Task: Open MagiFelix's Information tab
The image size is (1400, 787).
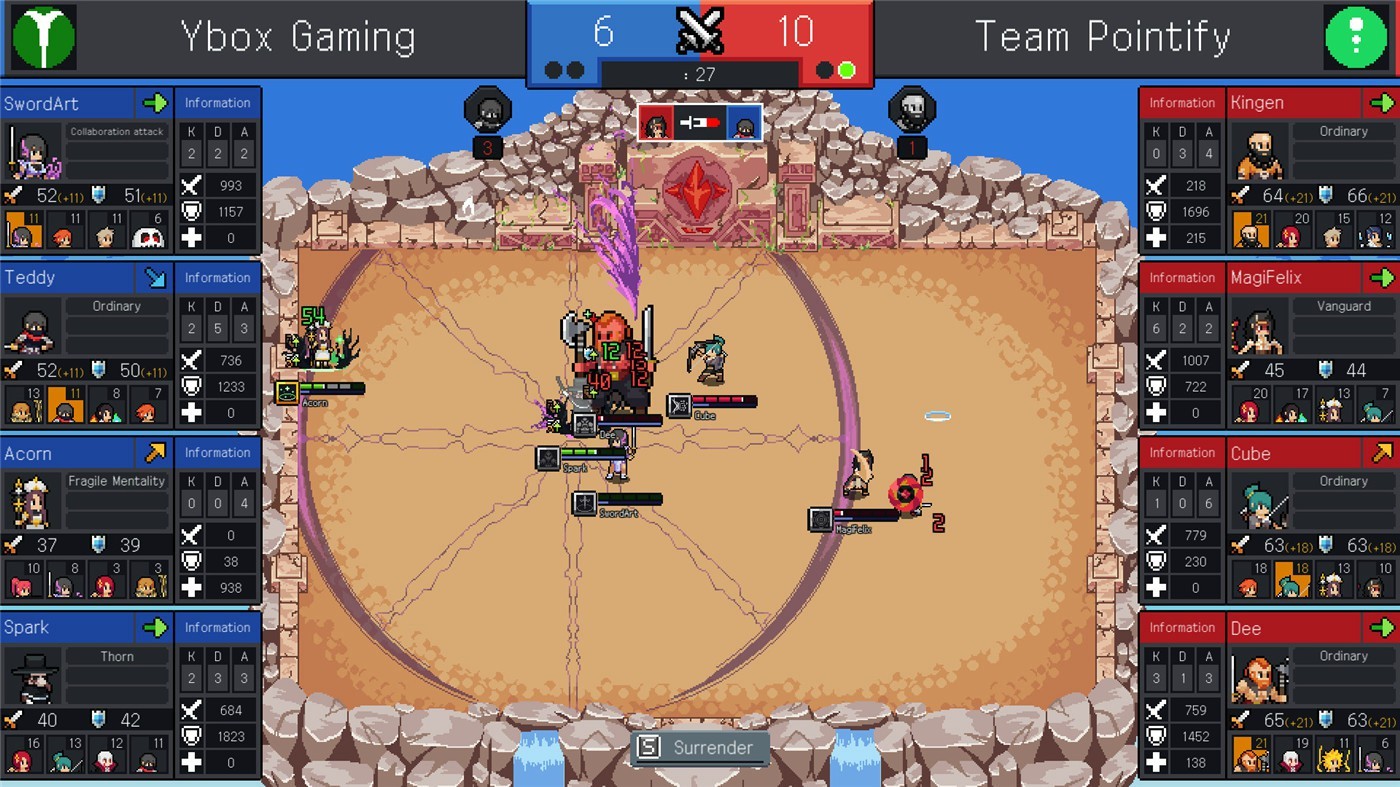Action: point(1181,277)
